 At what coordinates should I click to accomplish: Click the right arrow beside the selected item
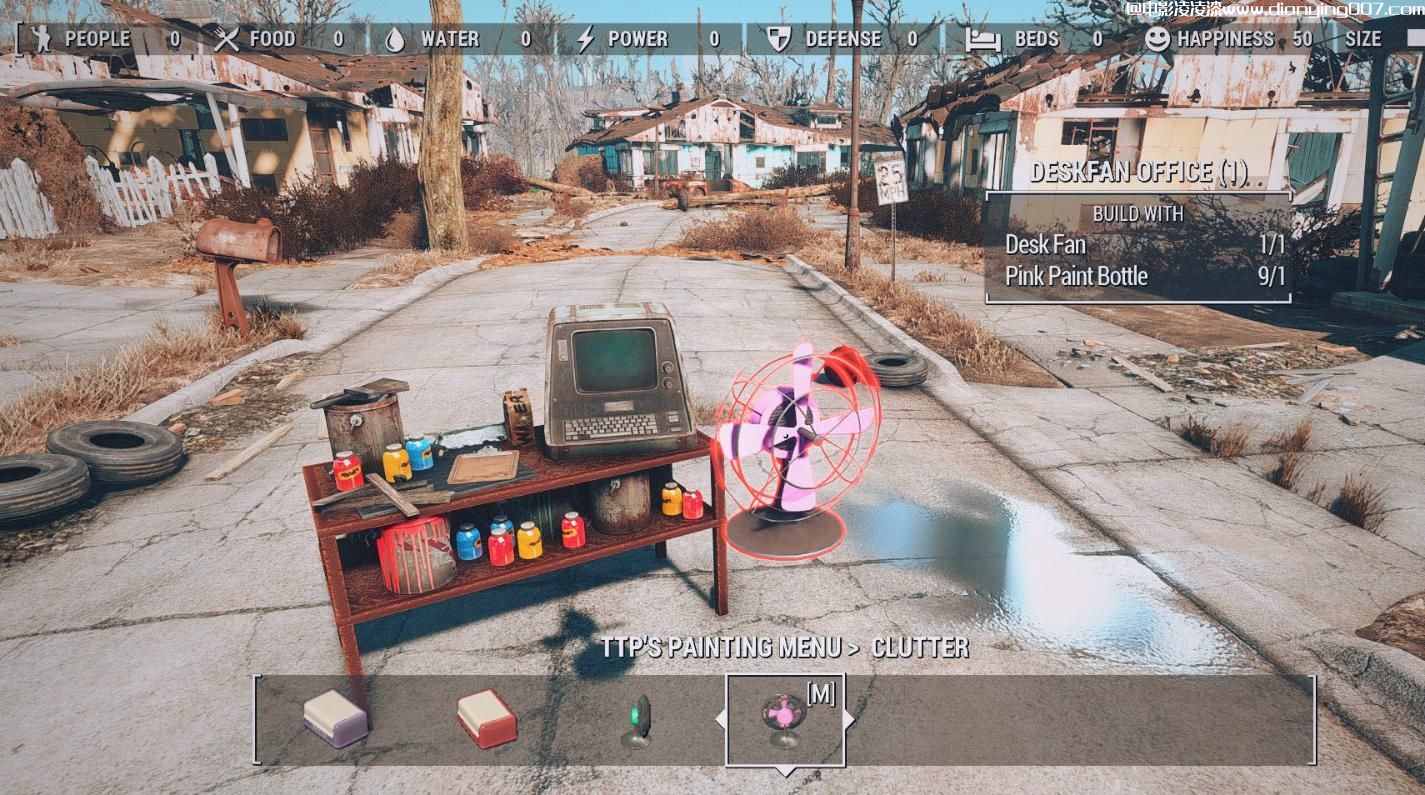850,719
